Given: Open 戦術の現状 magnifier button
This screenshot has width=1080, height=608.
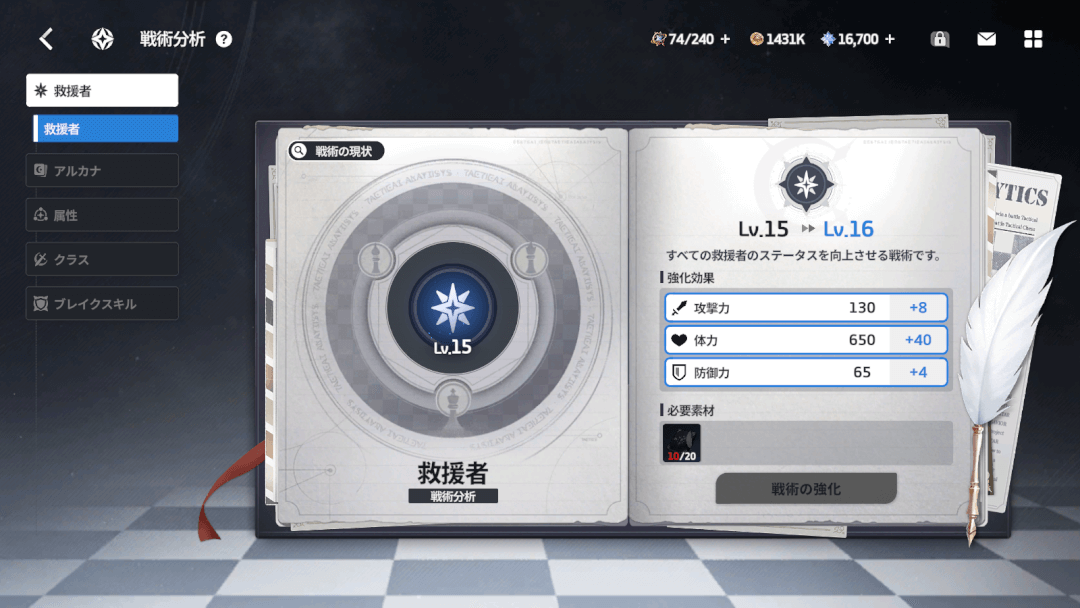Looking at the screenshot, I should pos(336,151).
